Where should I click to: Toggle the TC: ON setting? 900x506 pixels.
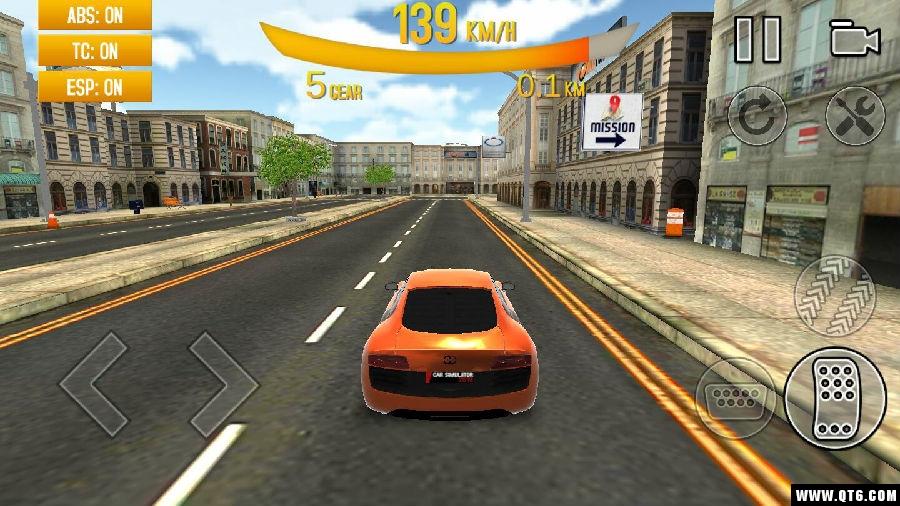click(95, 50)
